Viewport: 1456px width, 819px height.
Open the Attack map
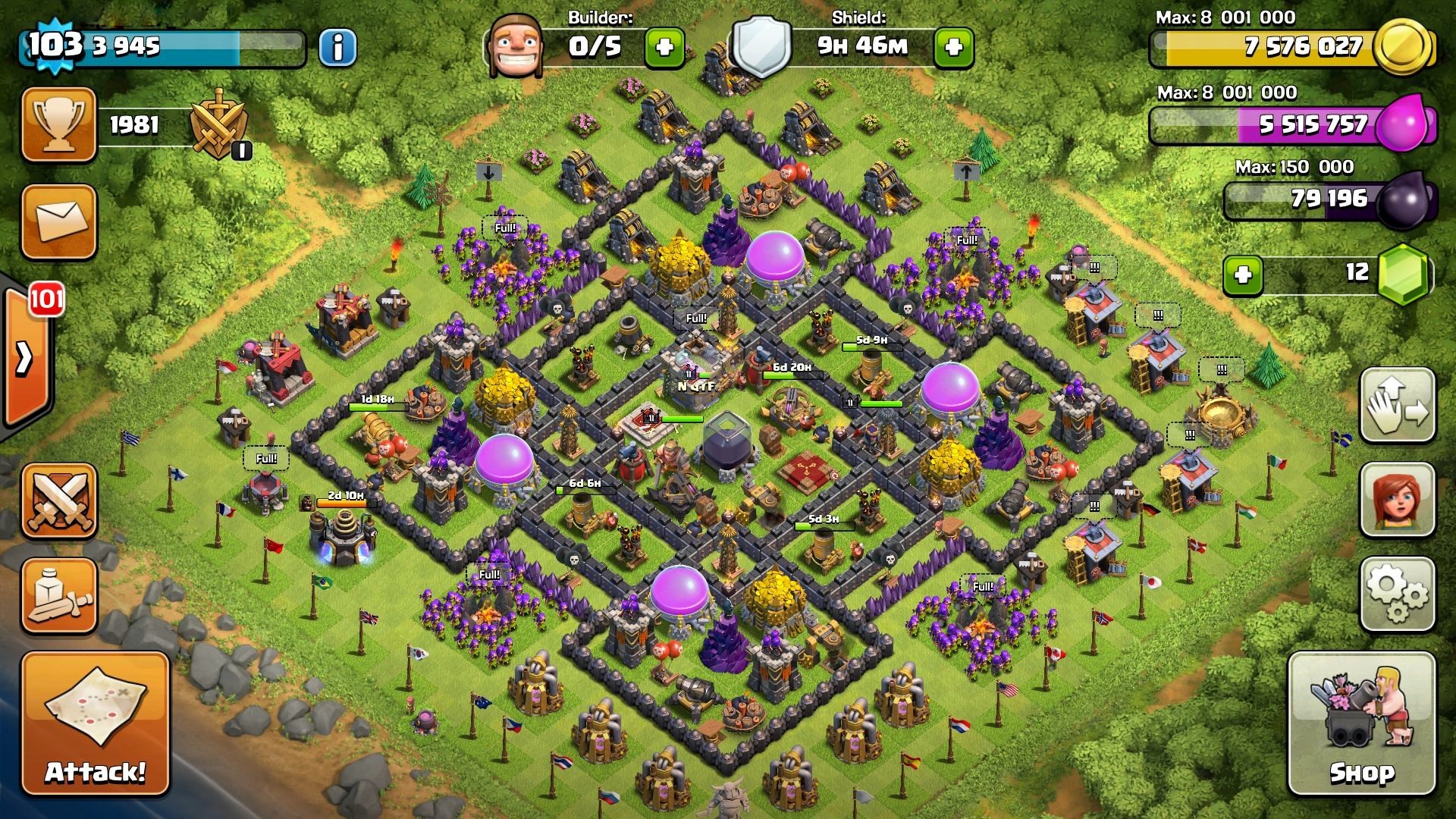95,724
